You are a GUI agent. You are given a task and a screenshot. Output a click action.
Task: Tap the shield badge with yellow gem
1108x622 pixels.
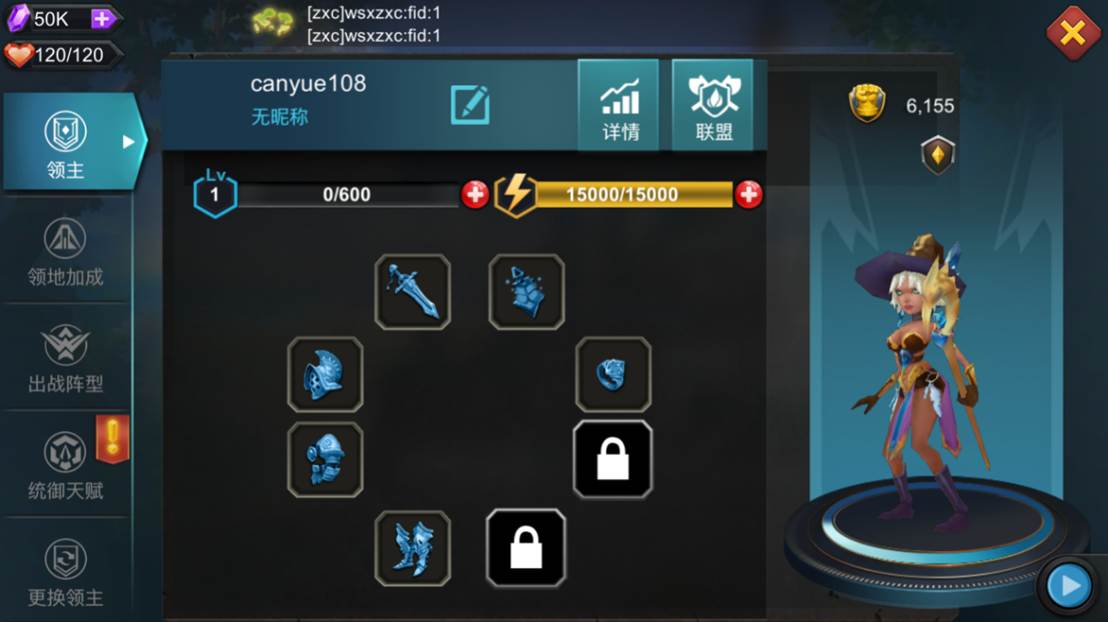coord(937,155)
